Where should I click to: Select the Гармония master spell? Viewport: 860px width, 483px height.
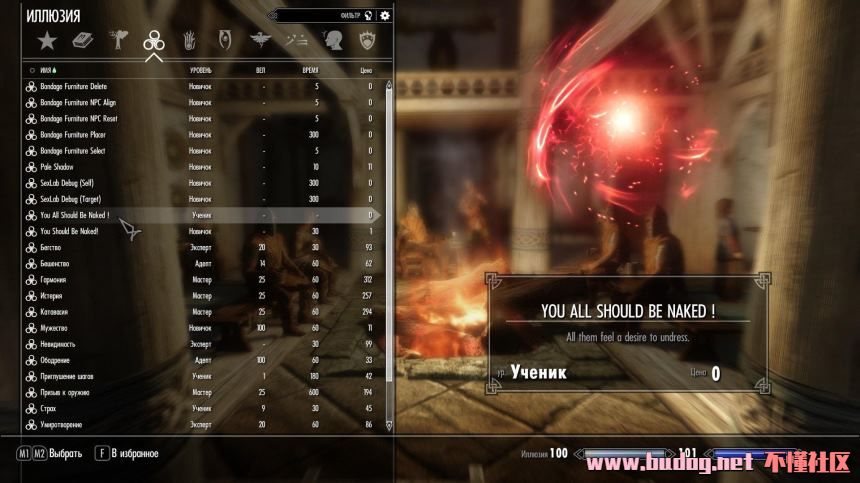point(55,279)
